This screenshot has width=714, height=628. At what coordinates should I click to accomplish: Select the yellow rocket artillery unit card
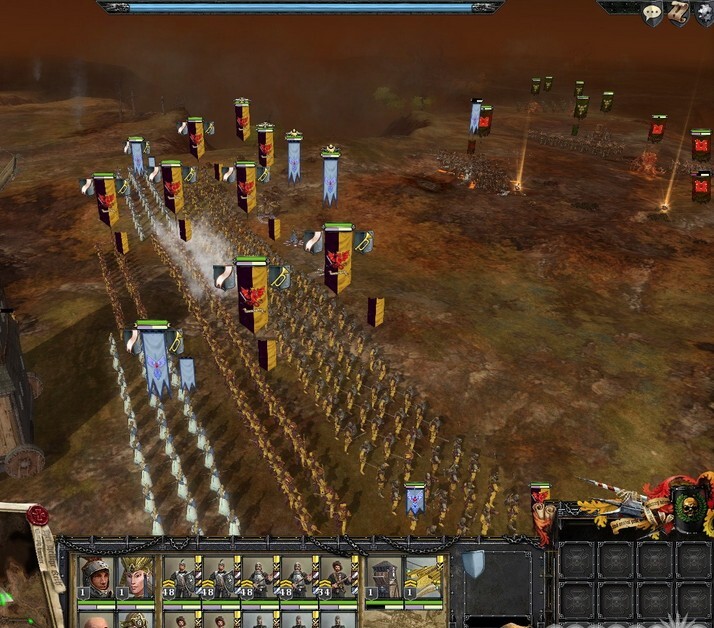click(x=423, y=577)
